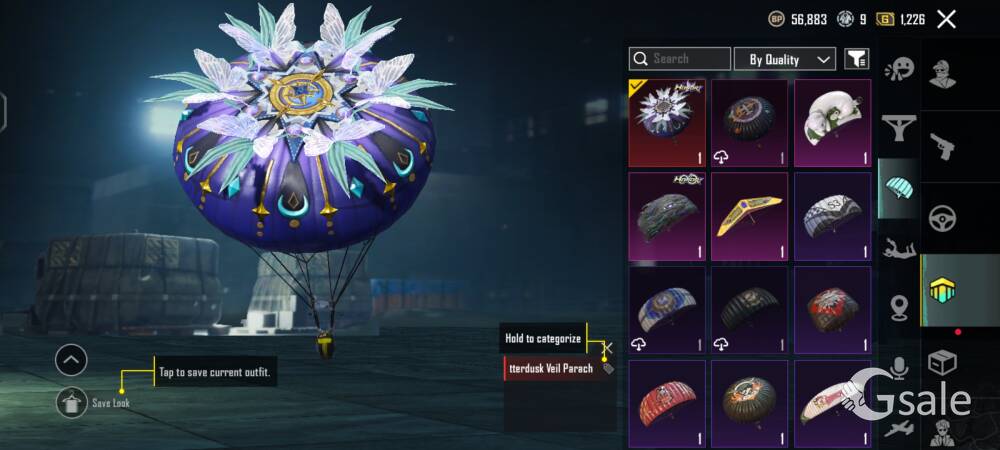1000x450 pixels.
Task: Open the By Quality sort dropdown
Action: [785, 59]
